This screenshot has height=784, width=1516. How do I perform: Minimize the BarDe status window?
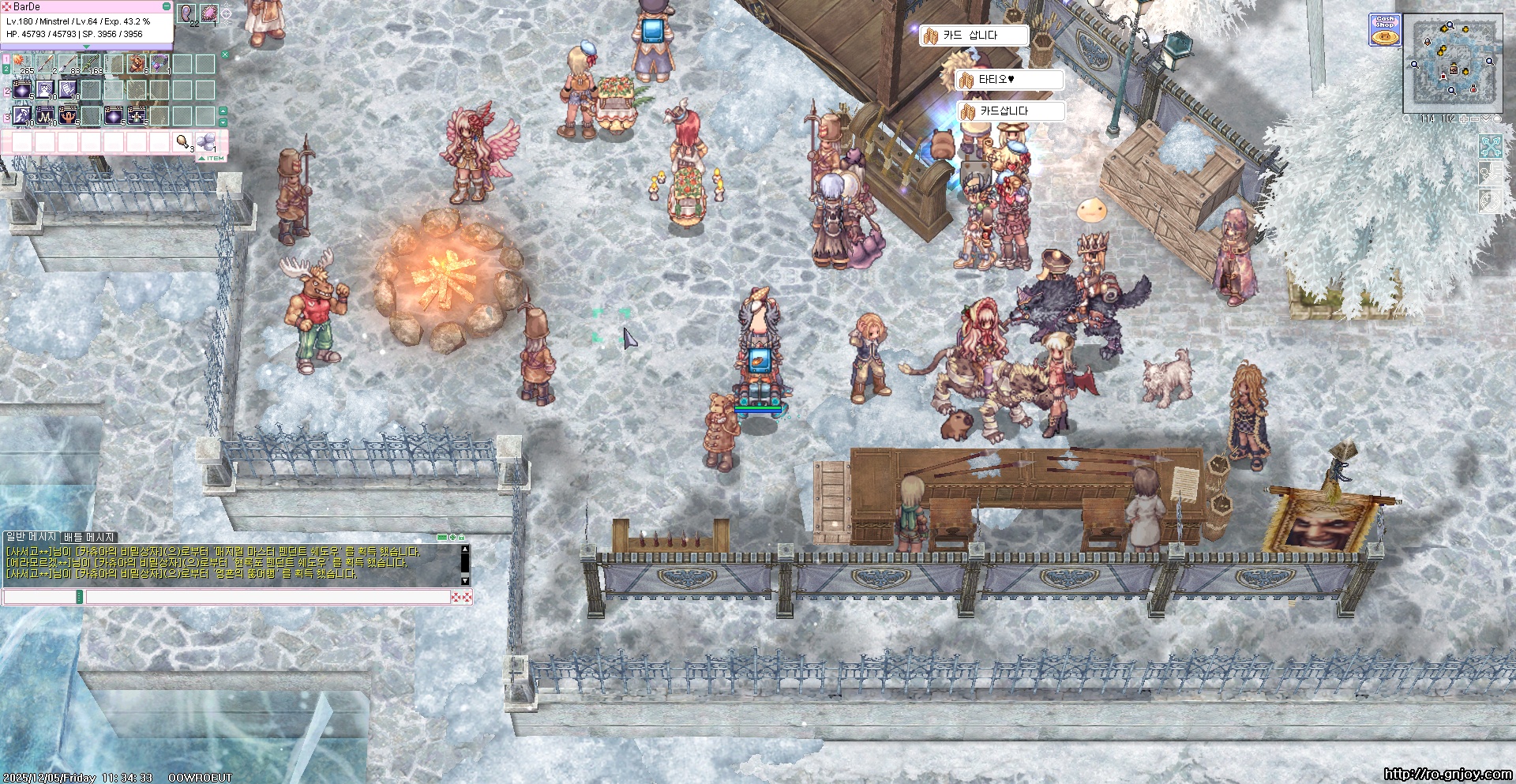(x=167, y=6)
